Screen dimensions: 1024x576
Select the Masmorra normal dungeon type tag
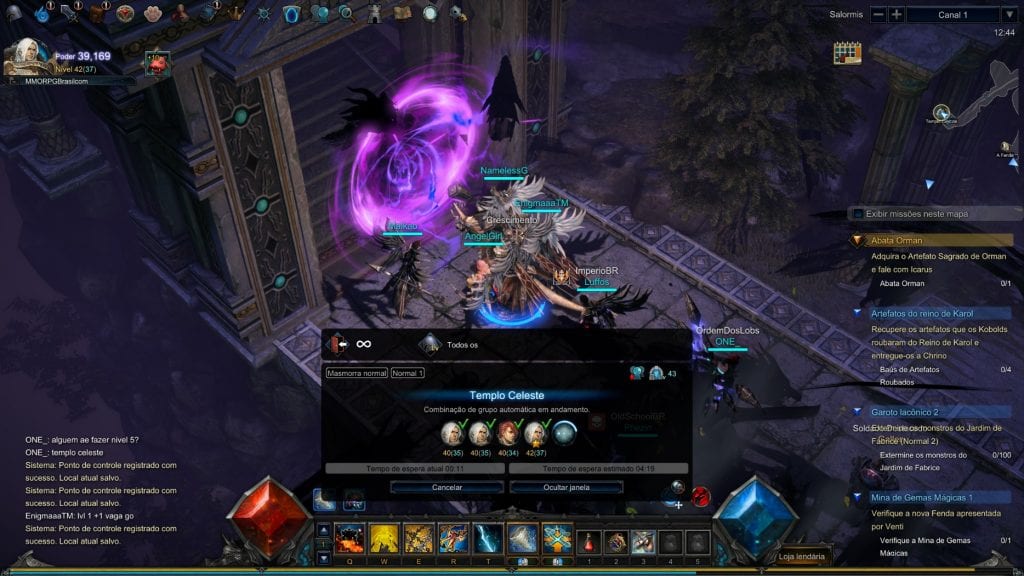356,373
